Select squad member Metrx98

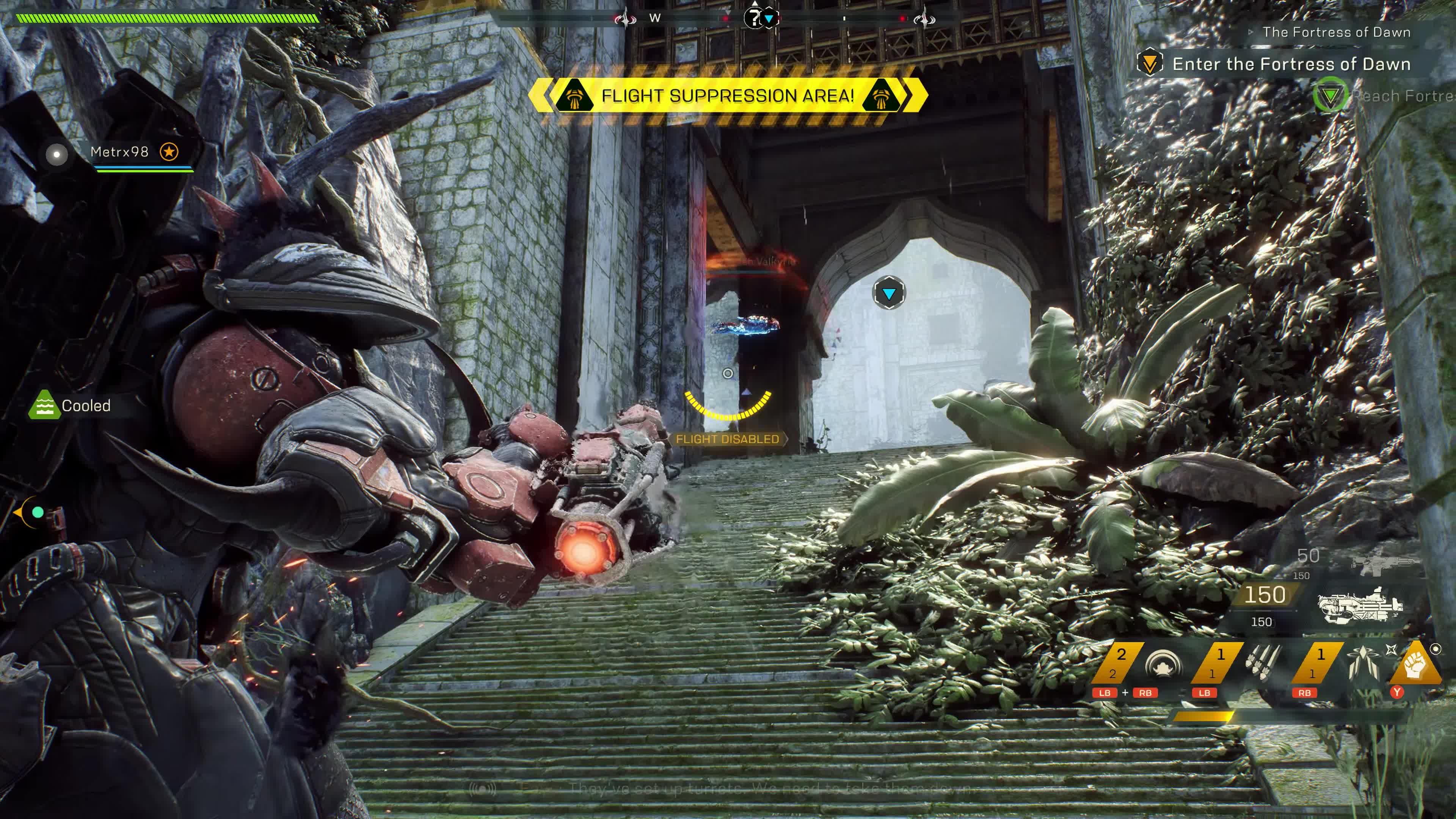(119, 152)
